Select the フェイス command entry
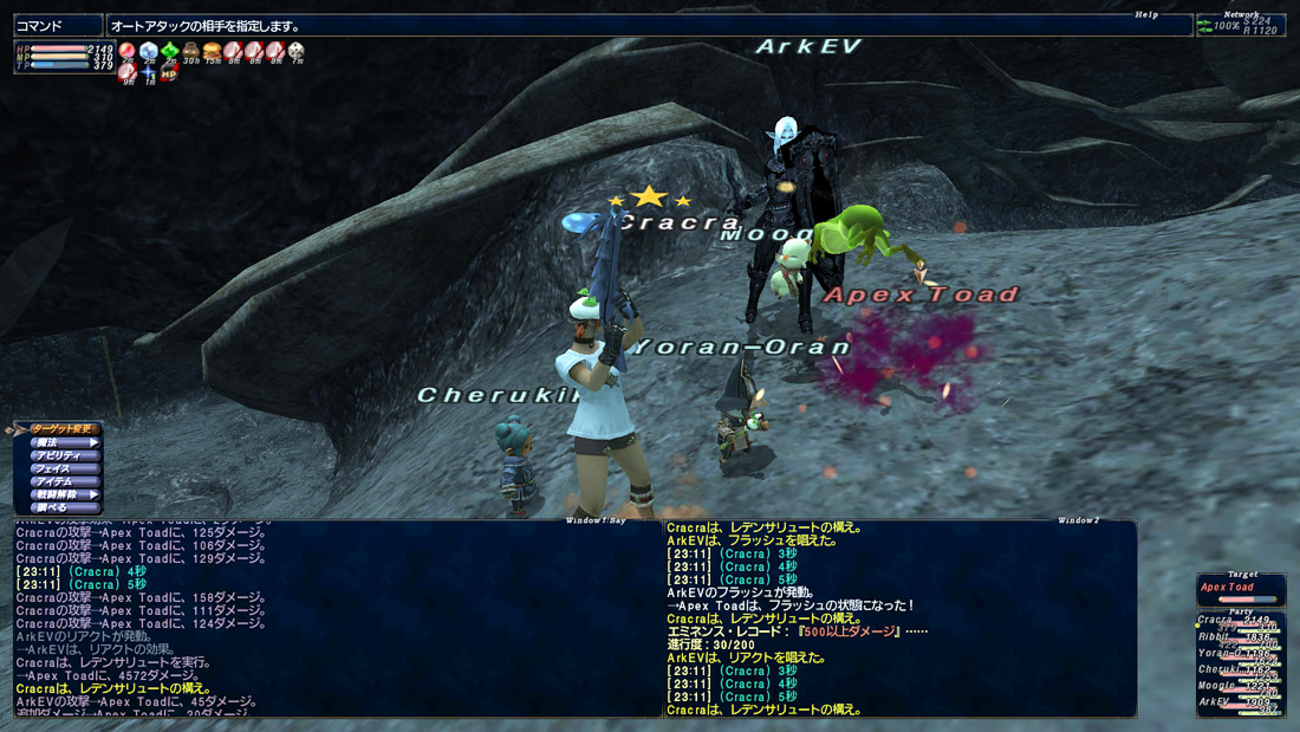This screenshot has width=1300, height=732. click(x=64, y=468)
